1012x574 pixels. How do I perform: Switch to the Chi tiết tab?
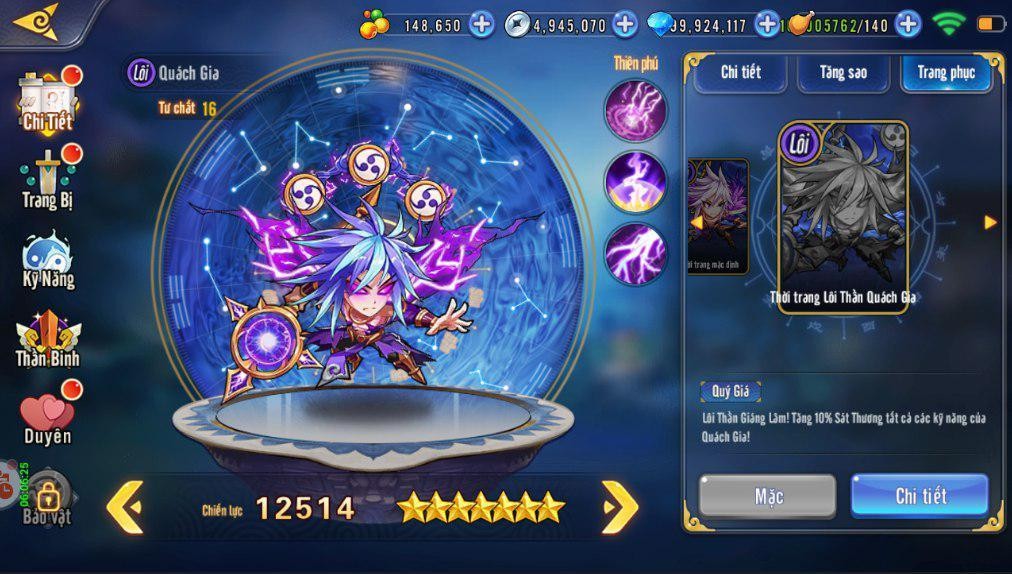[x=740, y=73]
